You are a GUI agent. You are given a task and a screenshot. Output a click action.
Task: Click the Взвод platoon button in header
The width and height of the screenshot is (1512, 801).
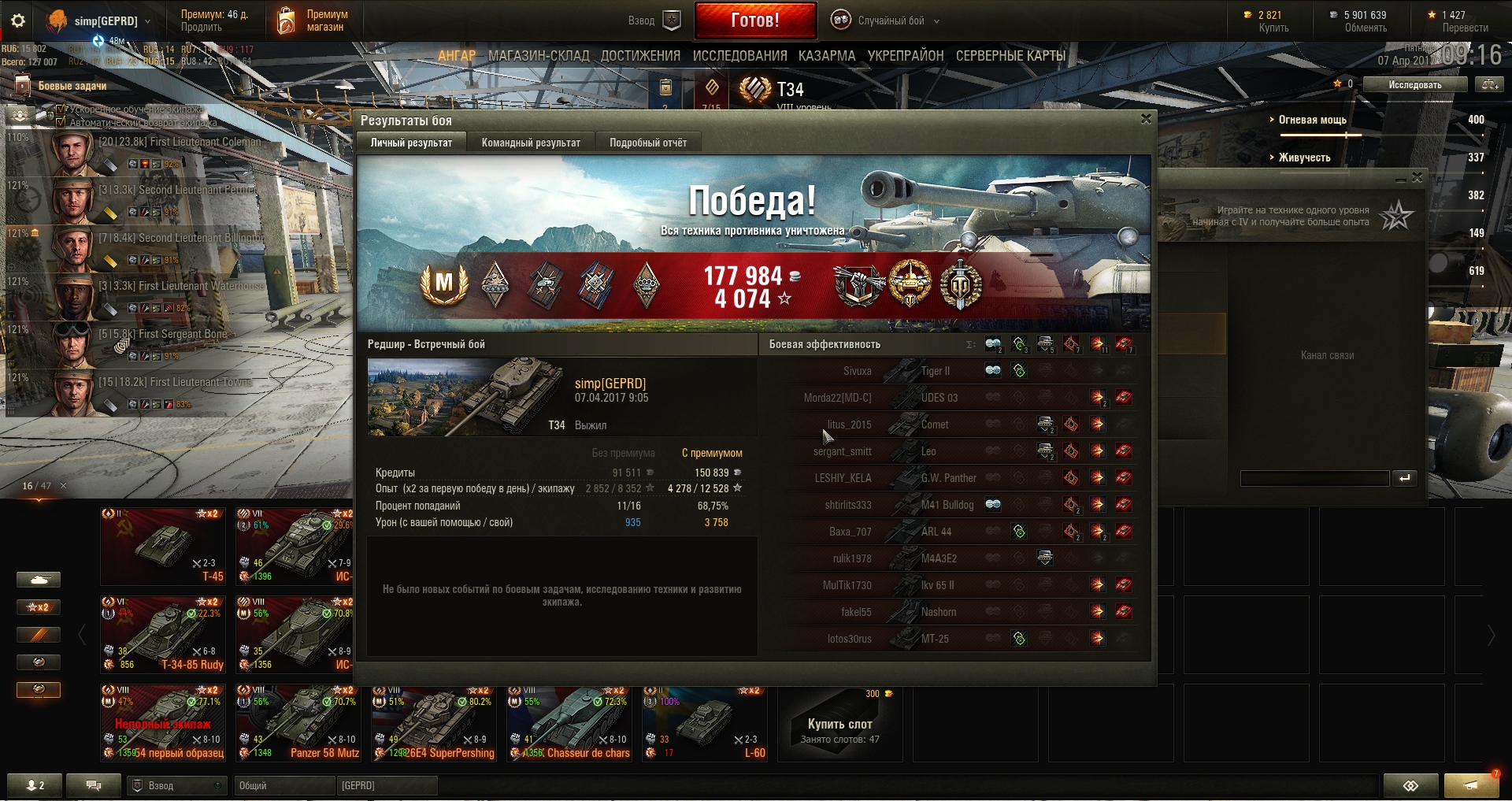[654, 20]
